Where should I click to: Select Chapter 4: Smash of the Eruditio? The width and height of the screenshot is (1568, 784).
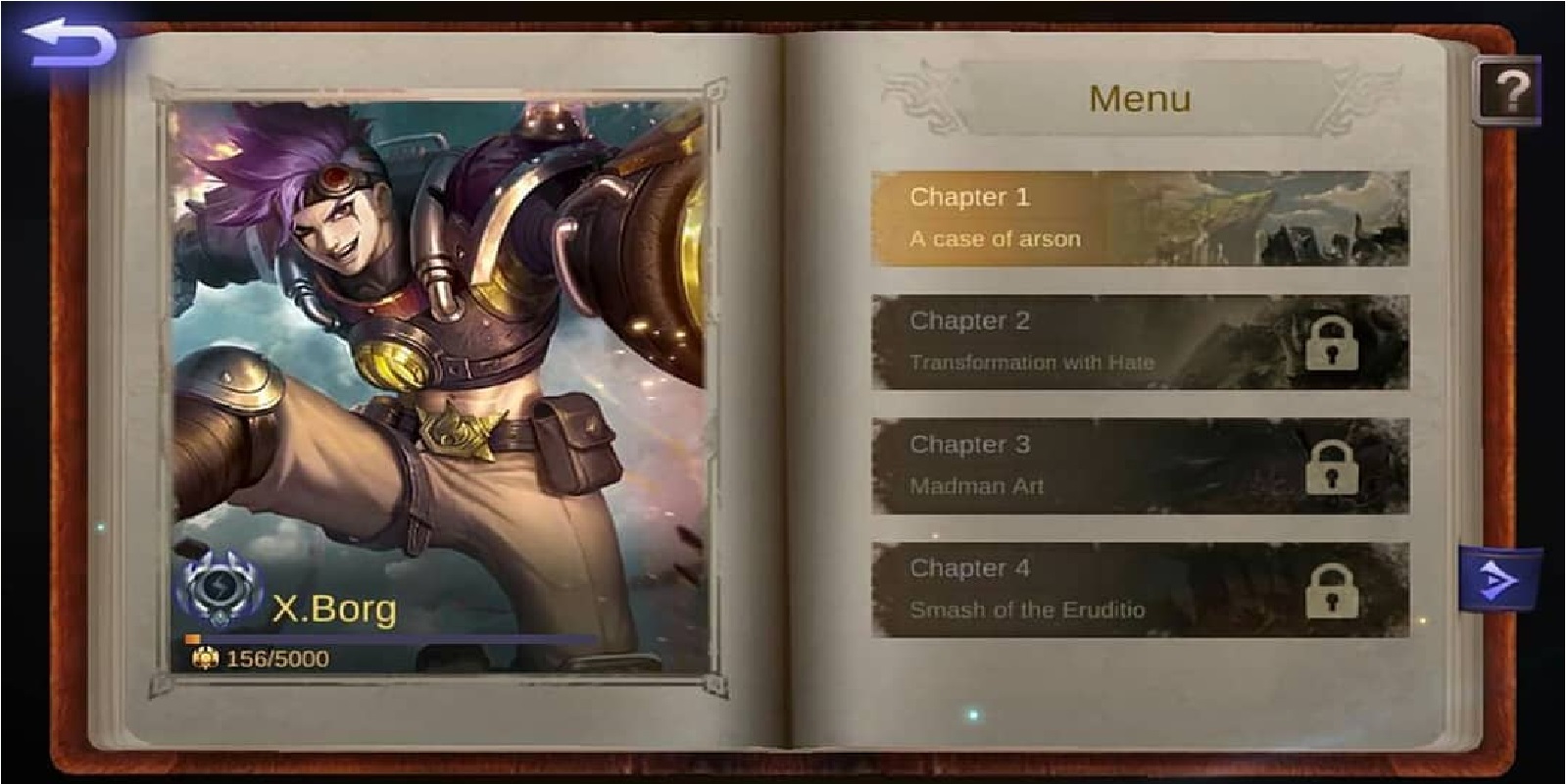1078,588
